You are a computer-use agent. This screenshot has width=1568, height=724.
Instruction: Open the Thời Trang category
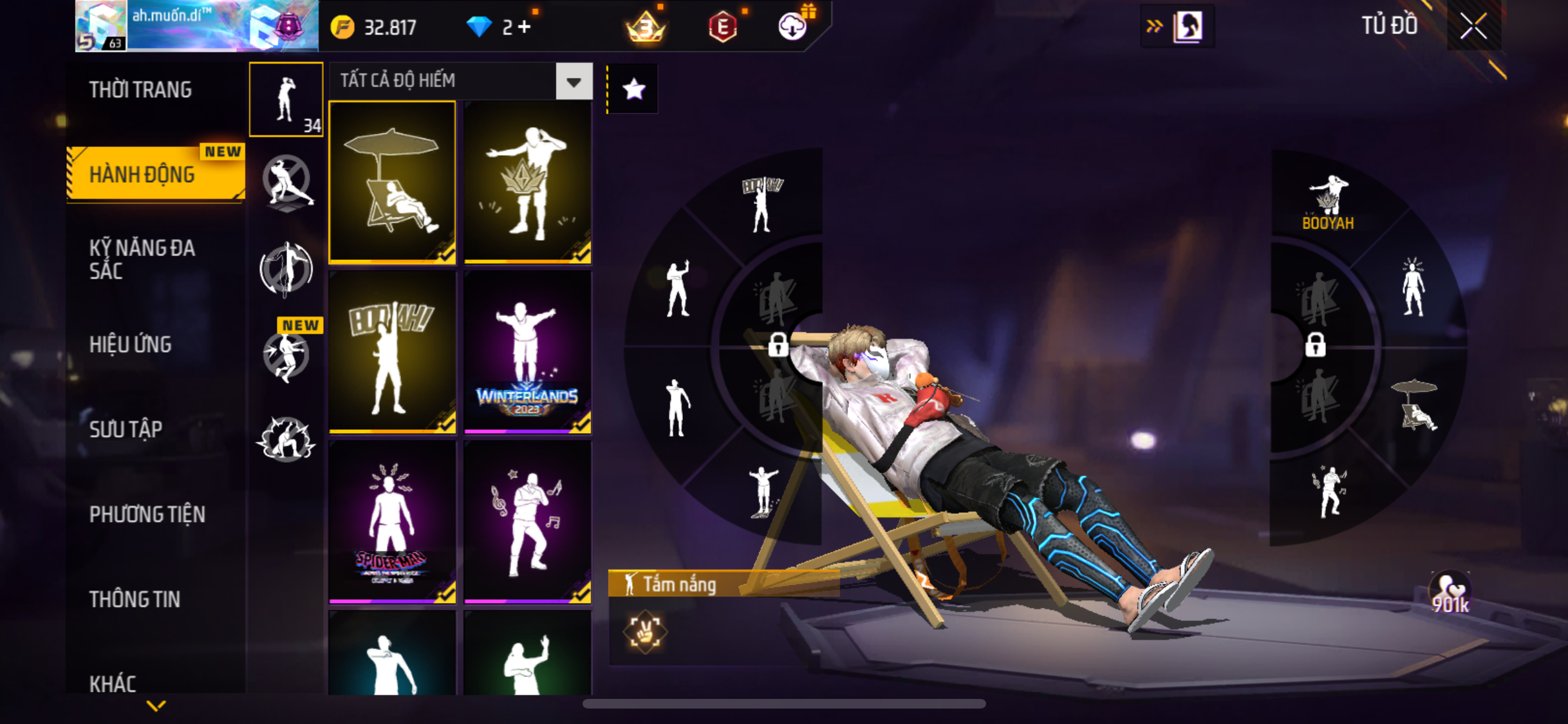point(140,89)
